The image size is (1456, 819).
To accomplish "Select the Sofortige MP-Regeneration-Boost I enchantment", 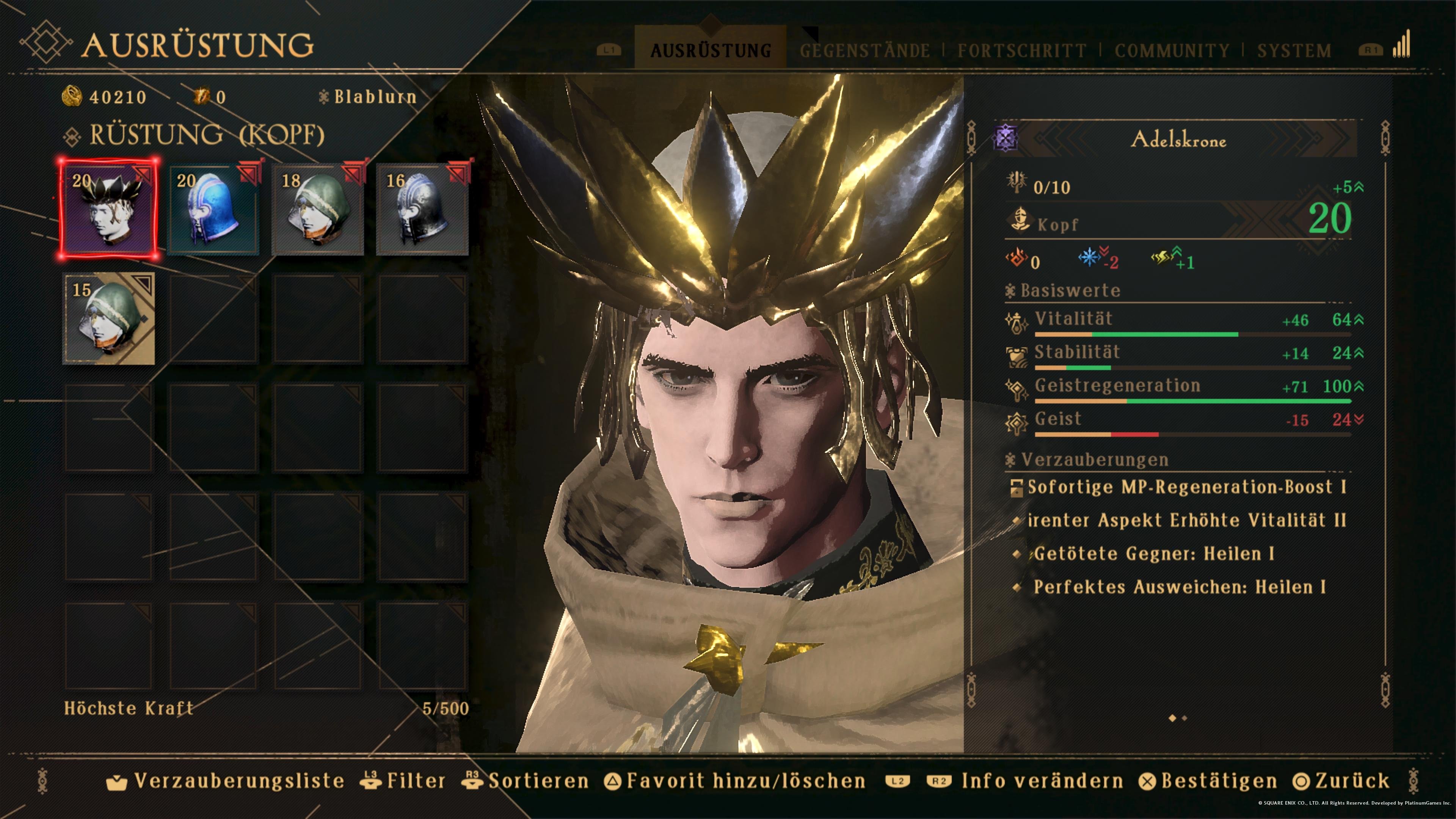I will click(1186, 486).
